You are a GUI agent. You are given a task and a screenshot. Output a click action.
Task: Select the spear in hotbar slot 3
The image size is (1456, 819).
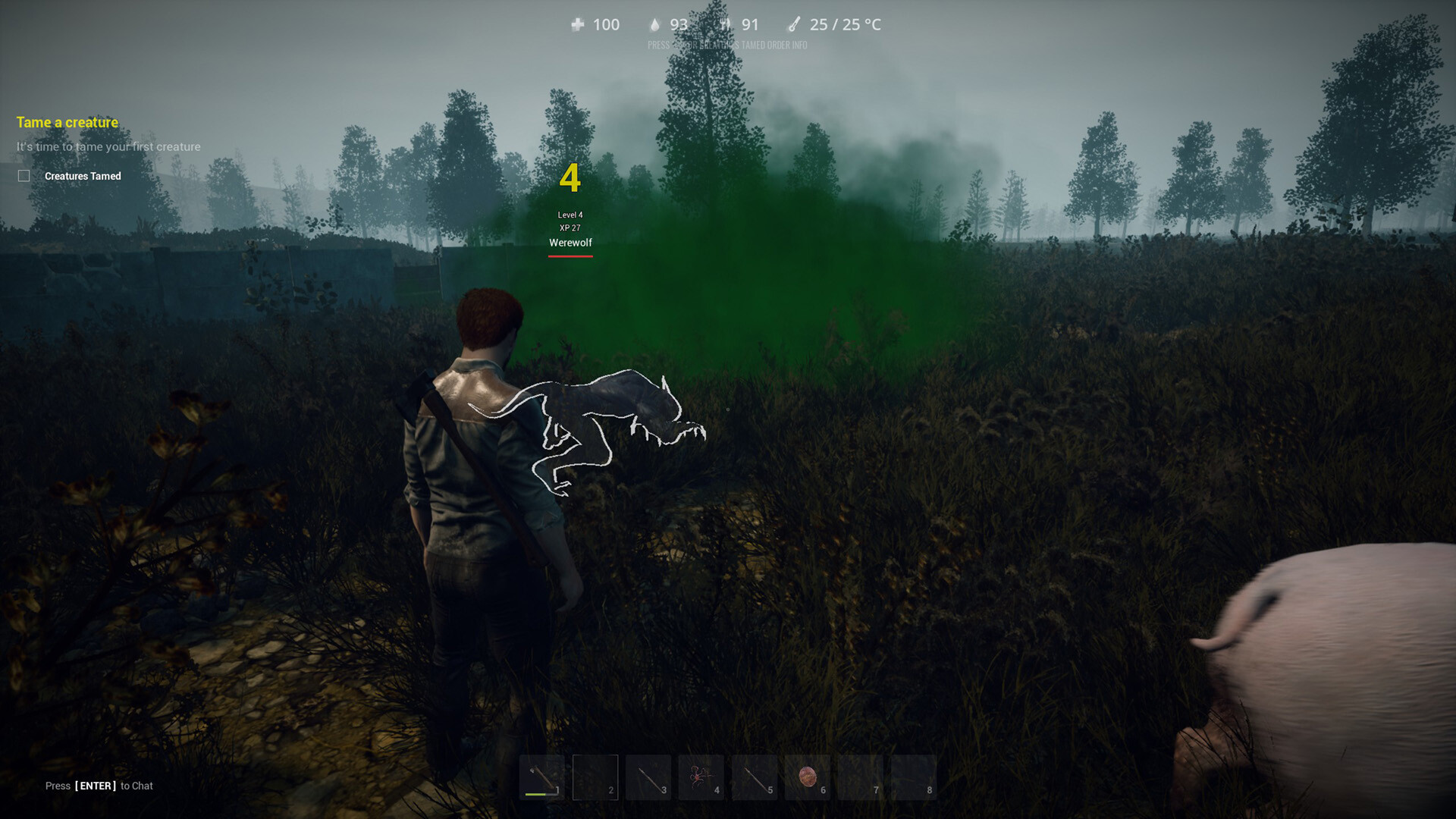pos(649,777)
